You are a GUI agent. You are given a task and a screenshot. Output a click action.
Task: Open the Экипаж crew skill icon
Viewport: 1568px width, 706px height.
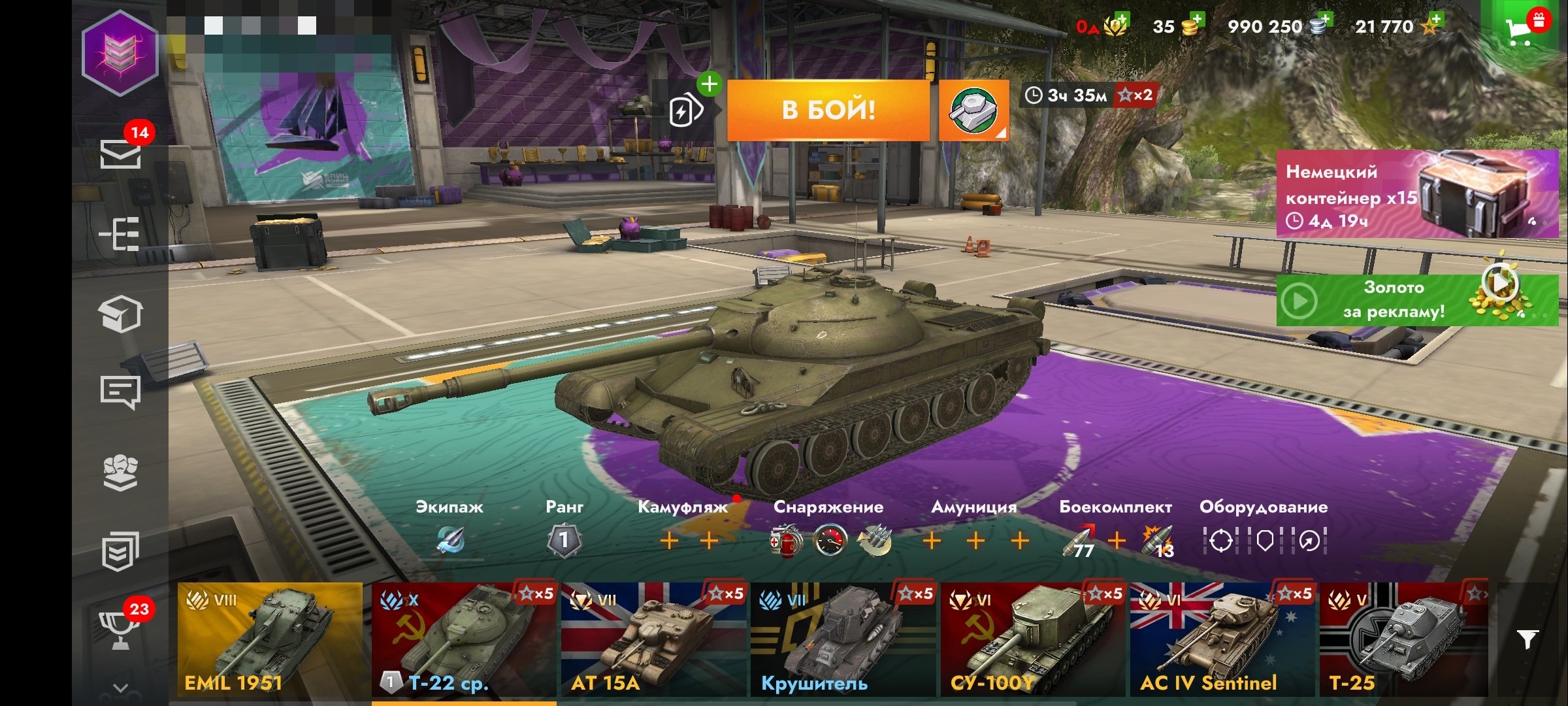click(449, 540)
